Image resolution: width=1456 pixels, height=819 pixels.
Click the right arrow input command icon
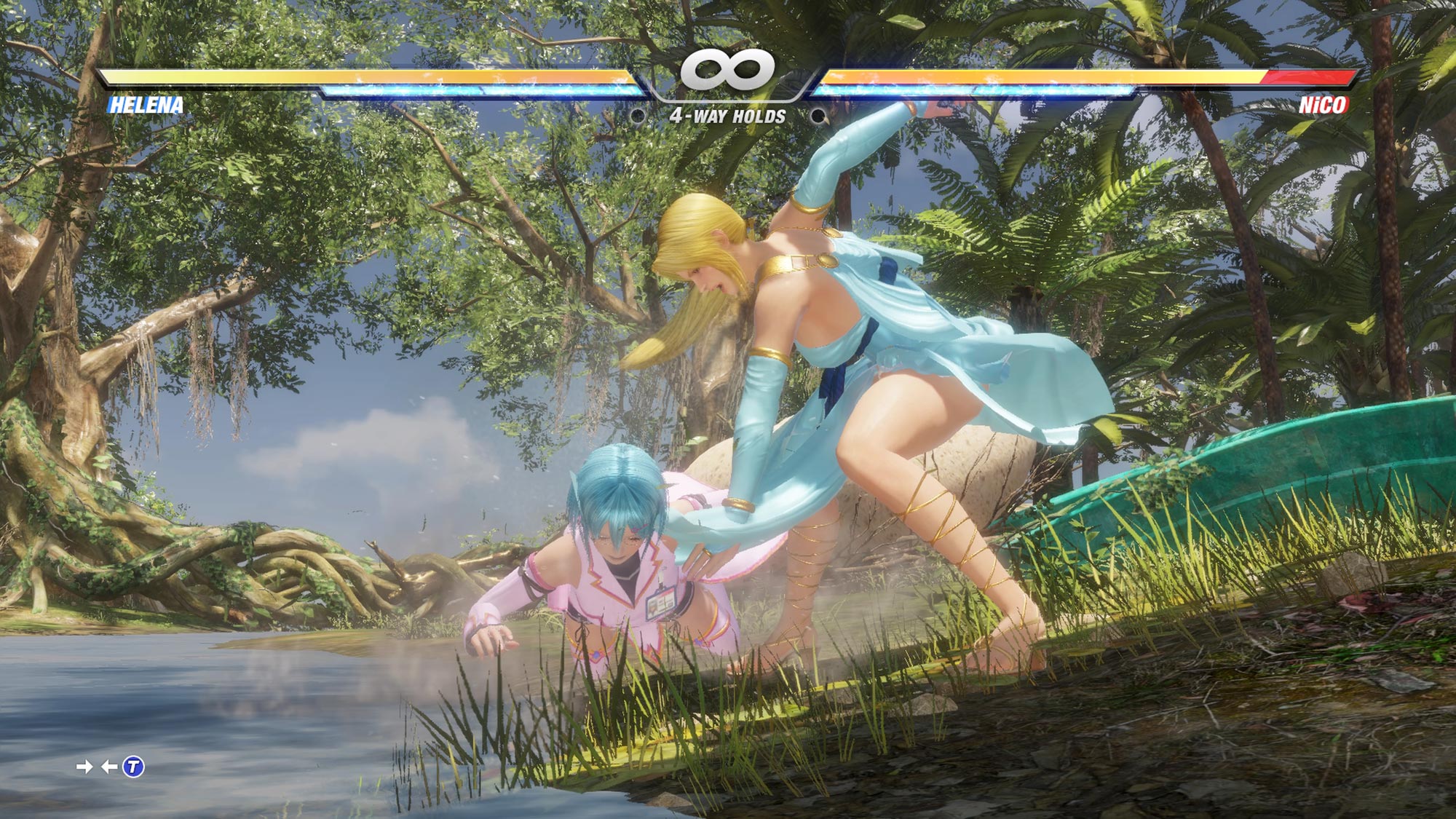click(84, 766)
